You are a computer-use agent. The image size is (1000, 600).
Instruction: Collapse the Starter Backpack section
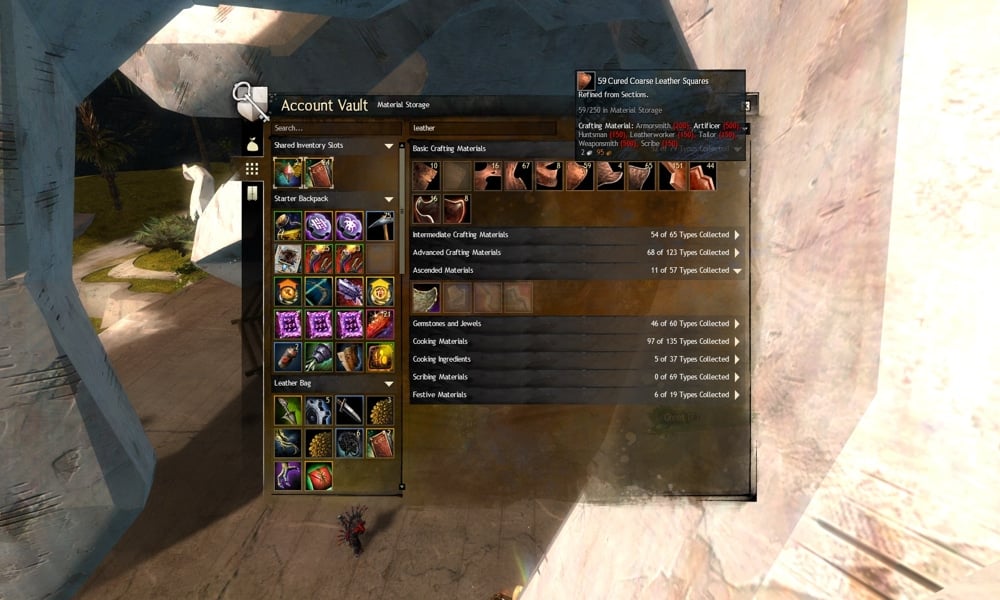[x=389, y=199]
